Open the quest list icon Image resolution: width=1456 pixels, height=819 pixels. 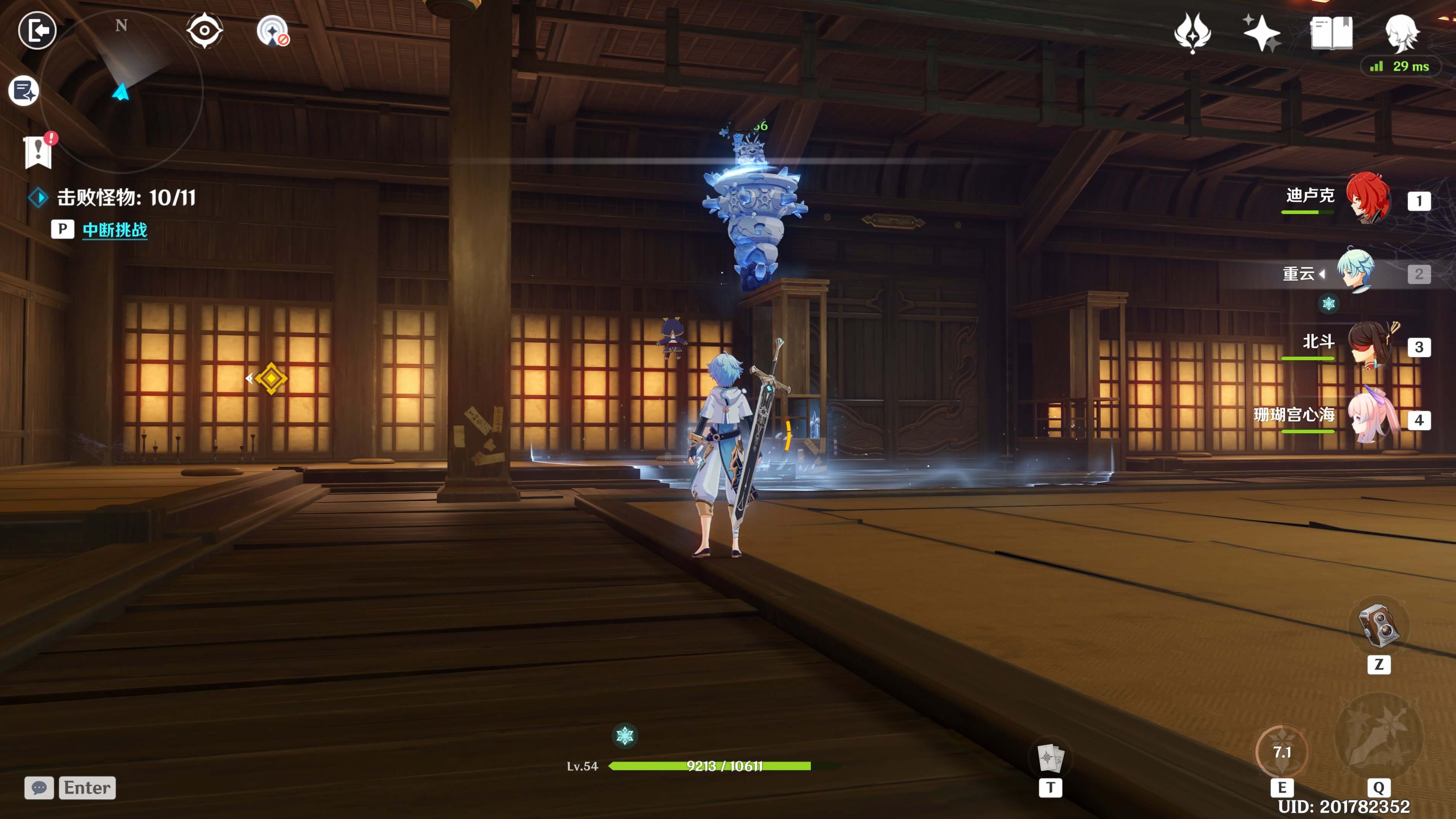pyautogui.click(x=24, y=91)
